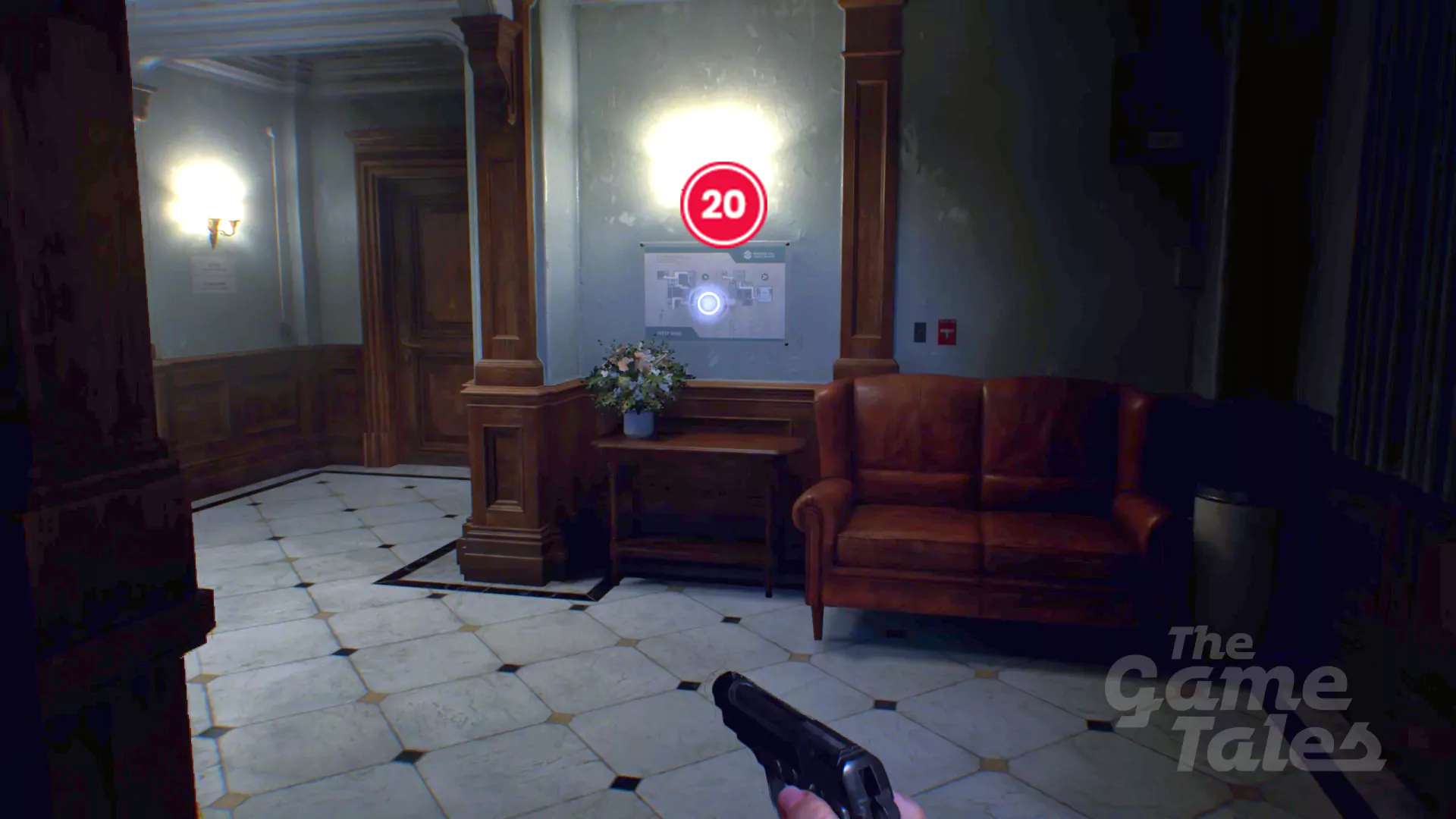Click the company logo on the map poster header
The image size is (1456, 819).
coord(748,253)
